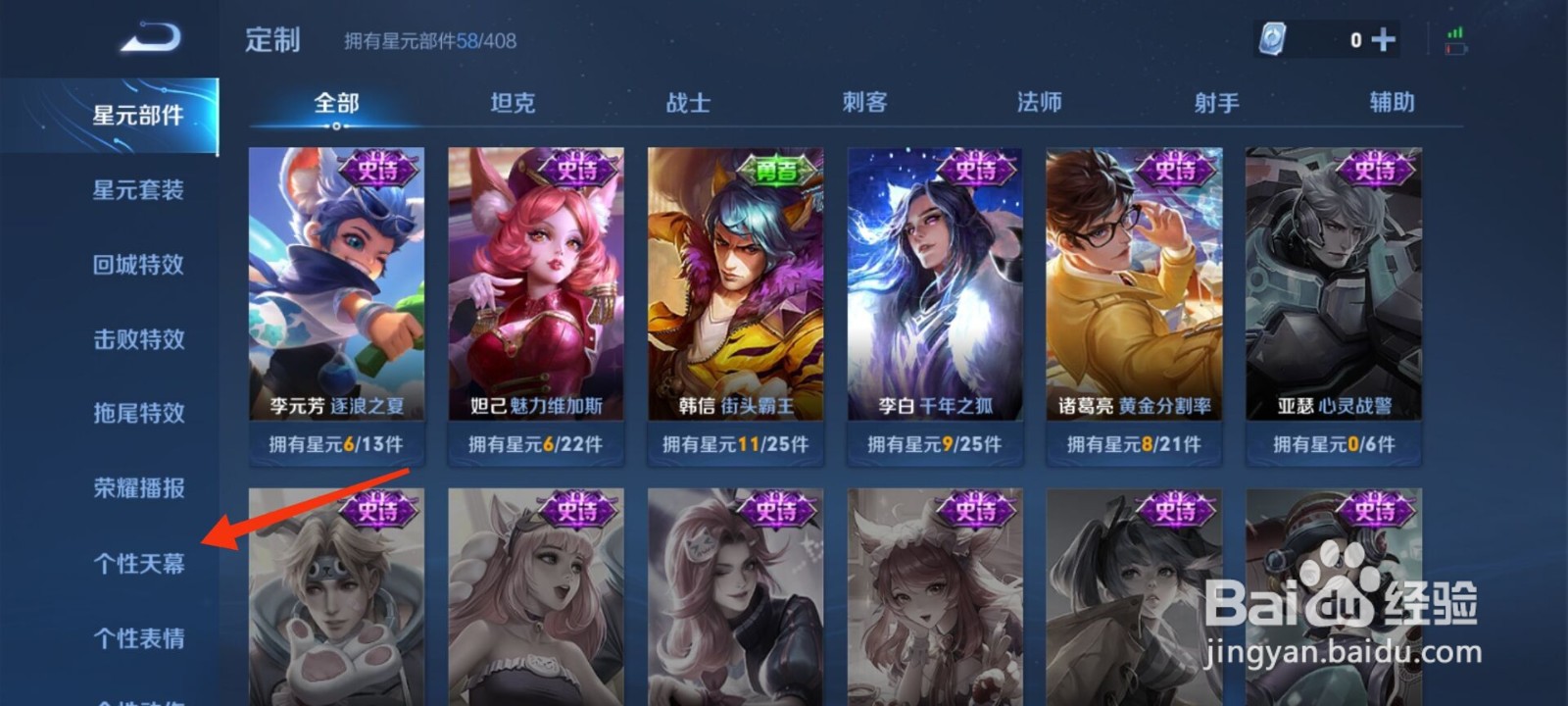Open 韩信 街头霸王 card
The image size is (1568, 706).
735,294
